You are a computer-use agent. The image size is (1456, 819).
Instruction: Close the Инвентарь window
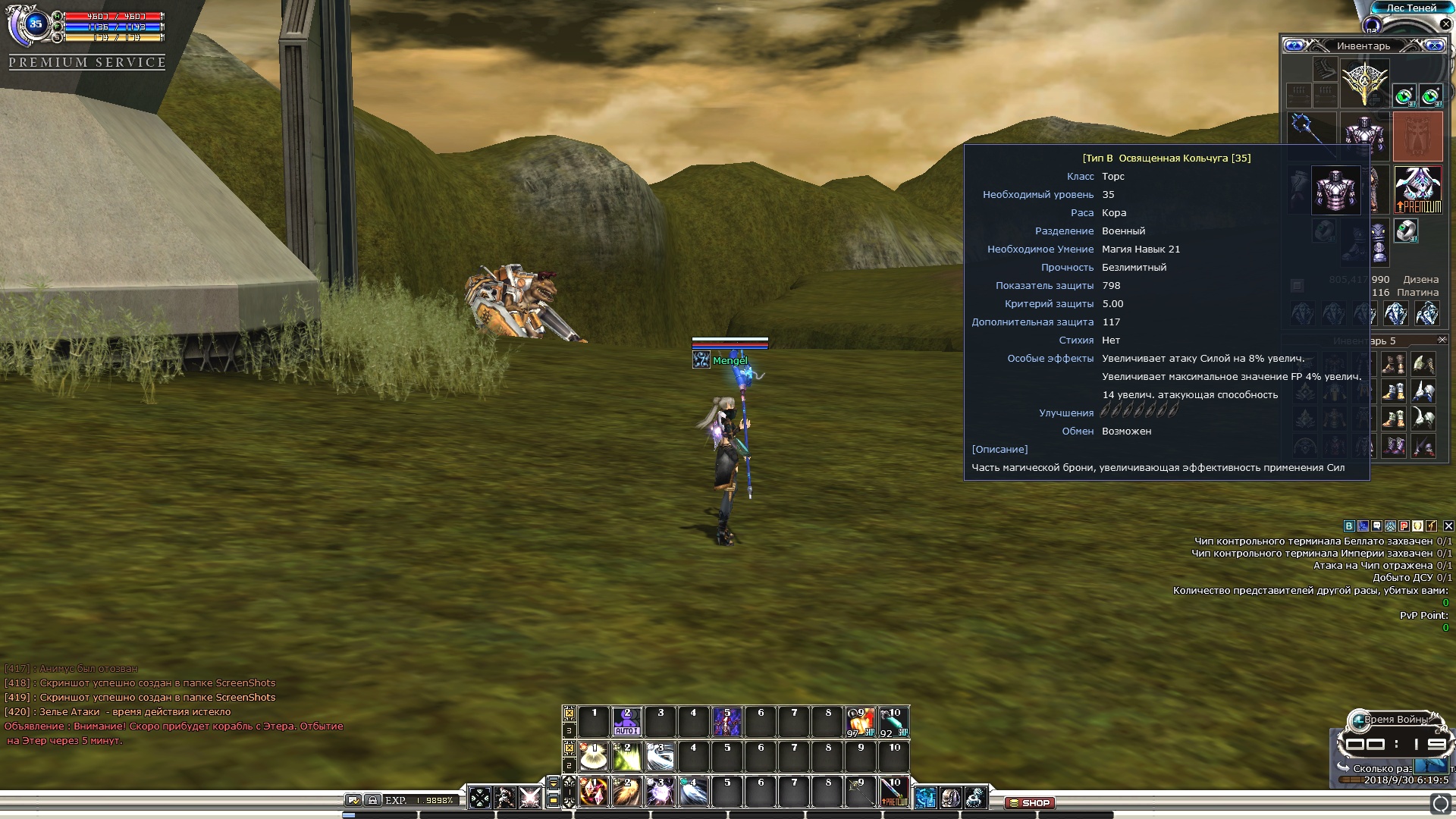coord(1435,45)
